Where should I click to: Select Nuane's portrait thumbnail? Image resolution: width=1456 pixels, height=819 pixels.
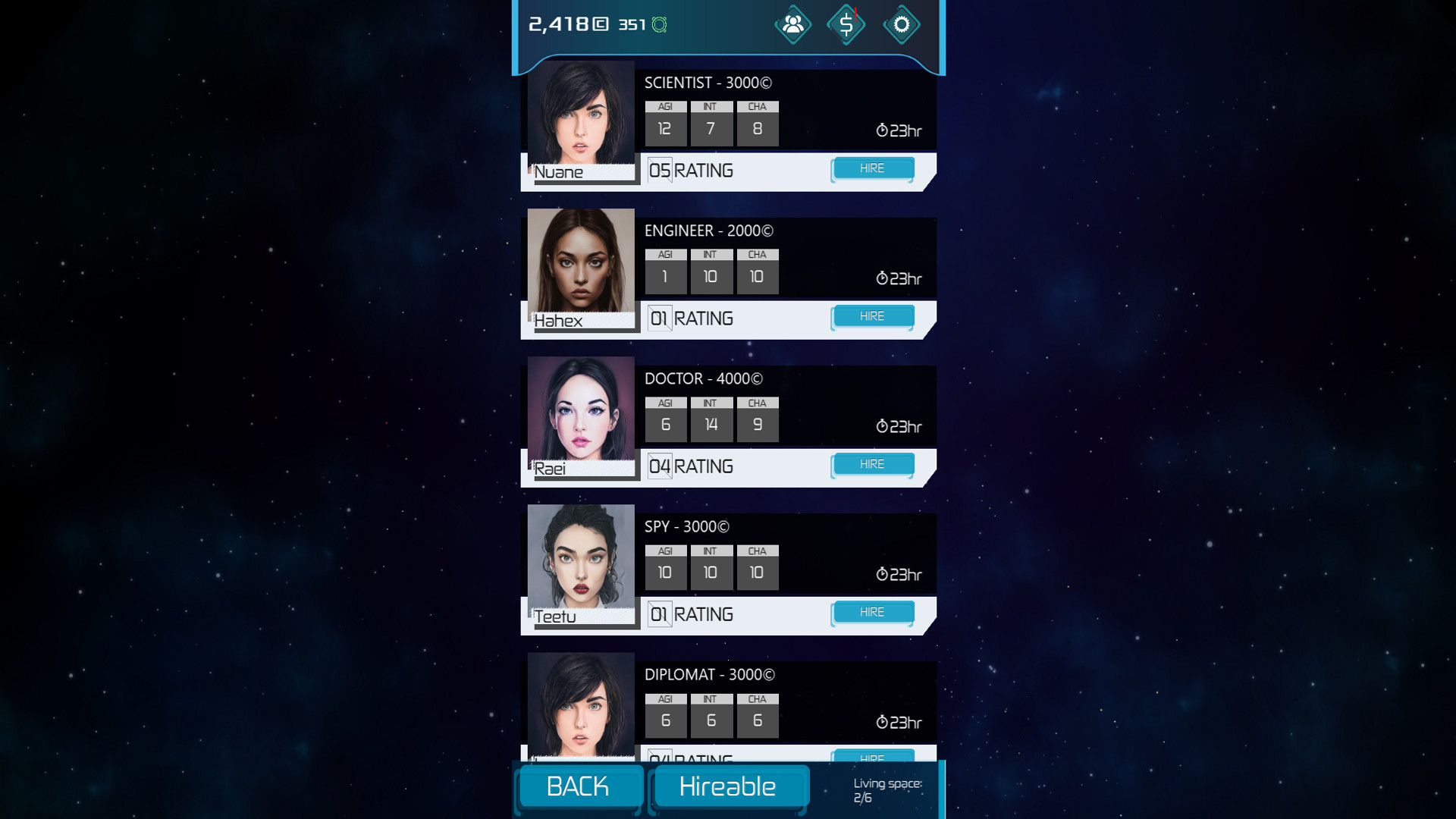click(581, 118)
